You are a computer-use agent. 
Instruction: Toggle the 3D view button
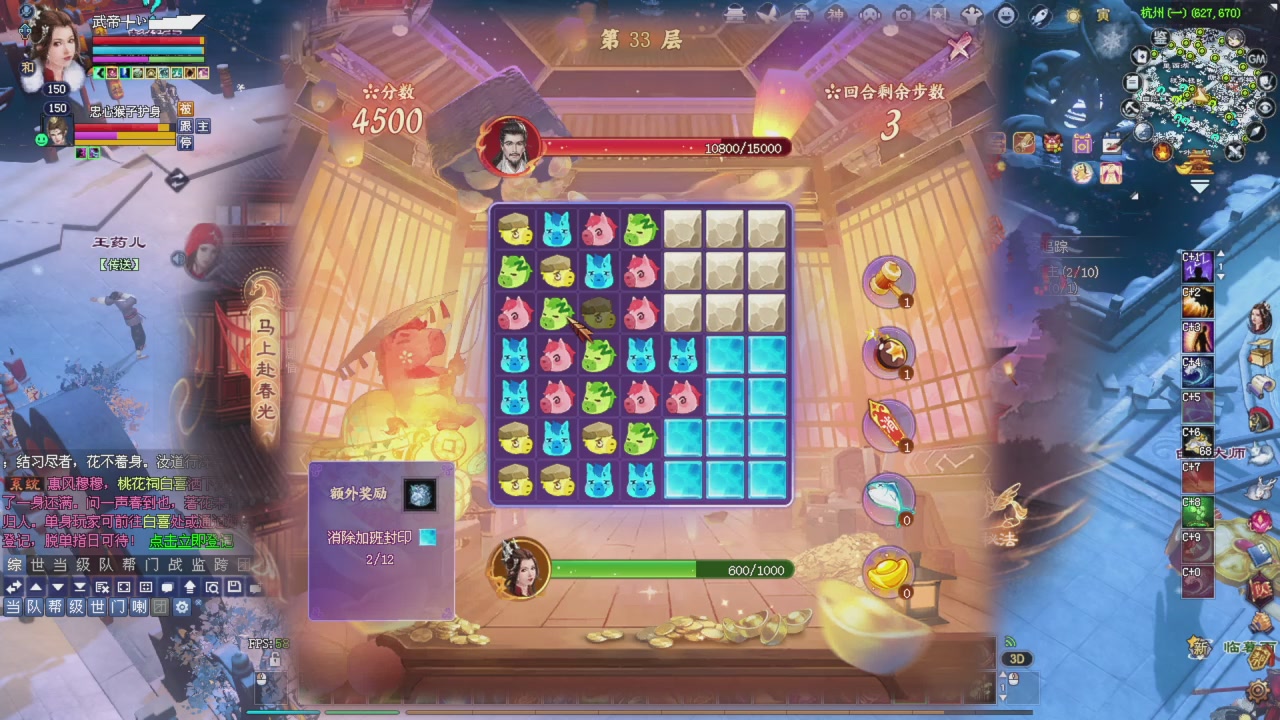(1017, 658)
